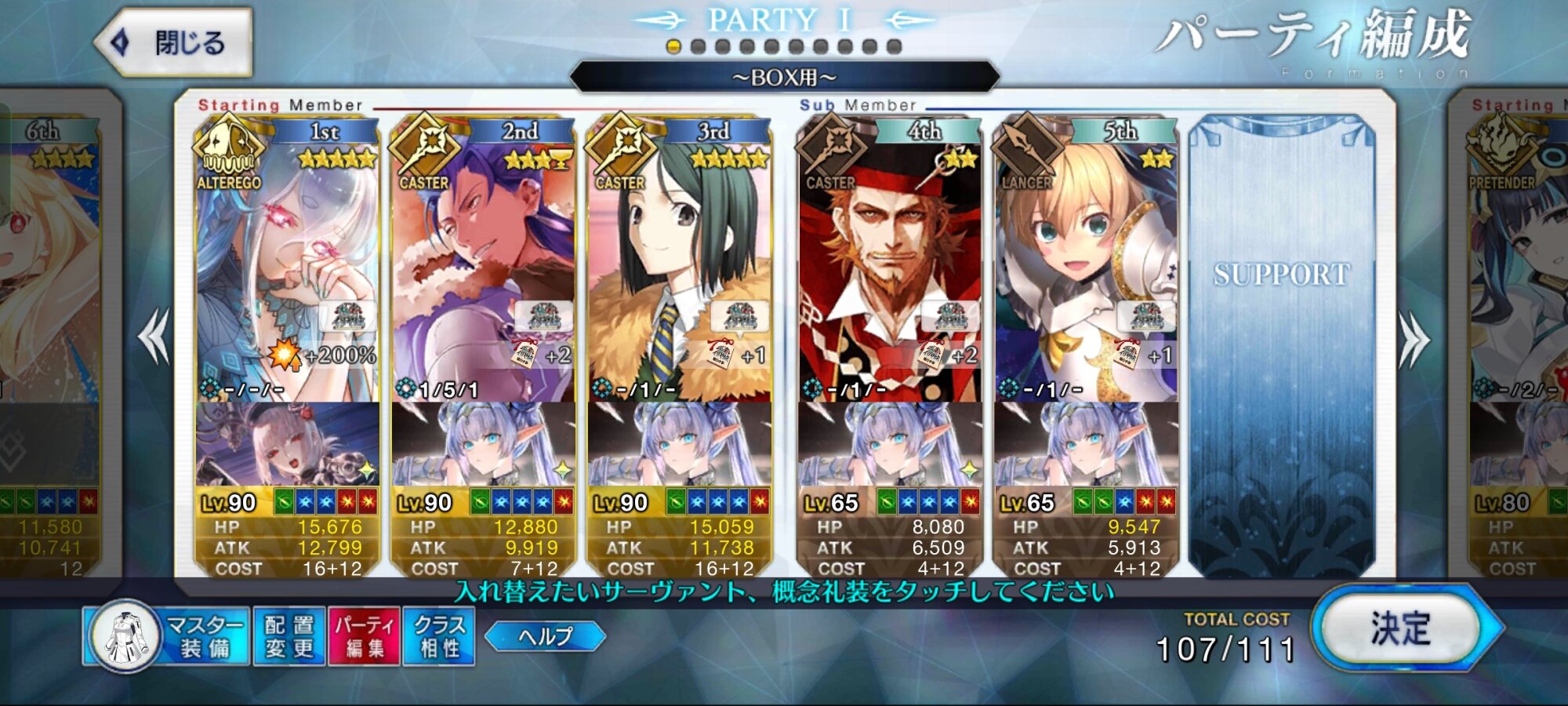Change the 1st servant's craft essence
Image resolution: width=1568 pixels, height=706 pixels.
(x=287, y=444)
